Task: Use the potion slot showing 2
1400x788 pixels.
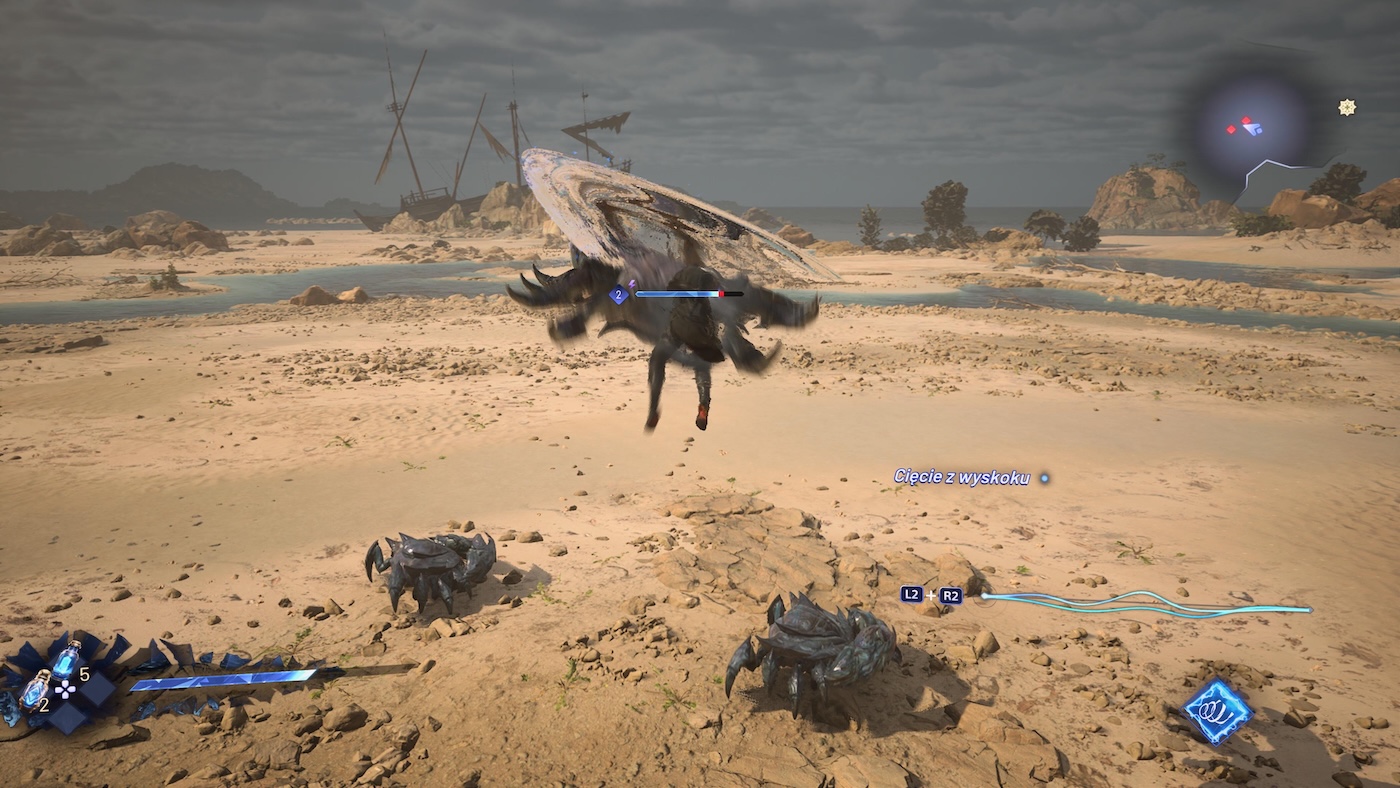Action: tap(35, 688)
